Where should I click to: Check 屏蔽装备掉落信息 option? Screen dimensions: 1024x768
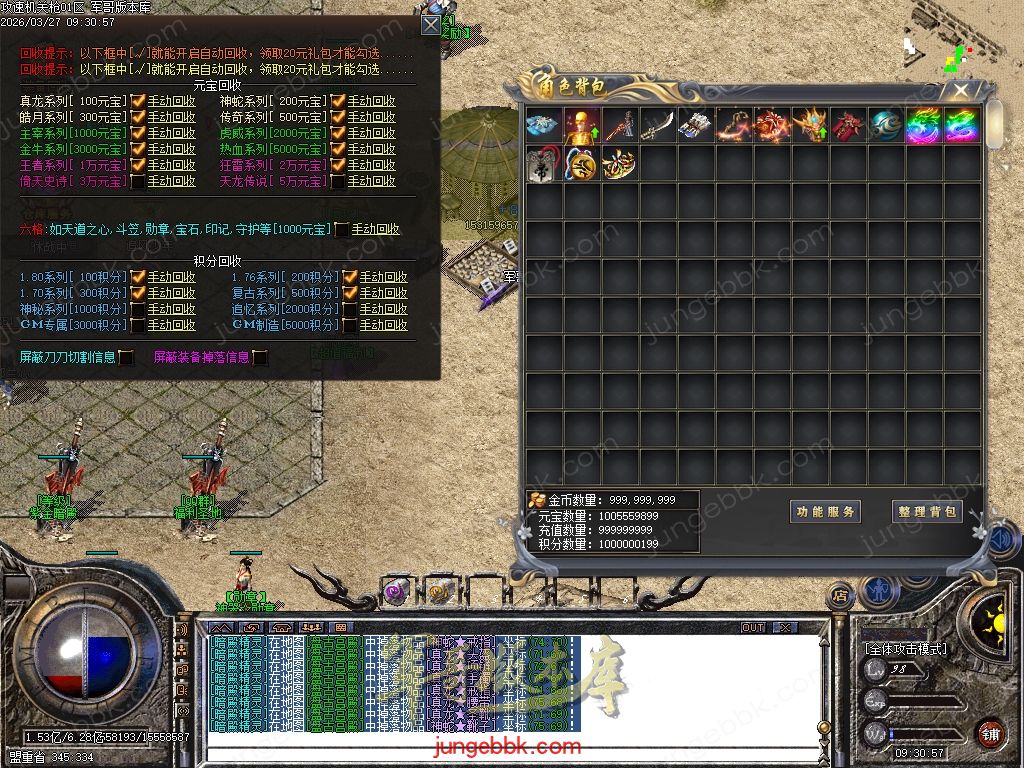260,357
